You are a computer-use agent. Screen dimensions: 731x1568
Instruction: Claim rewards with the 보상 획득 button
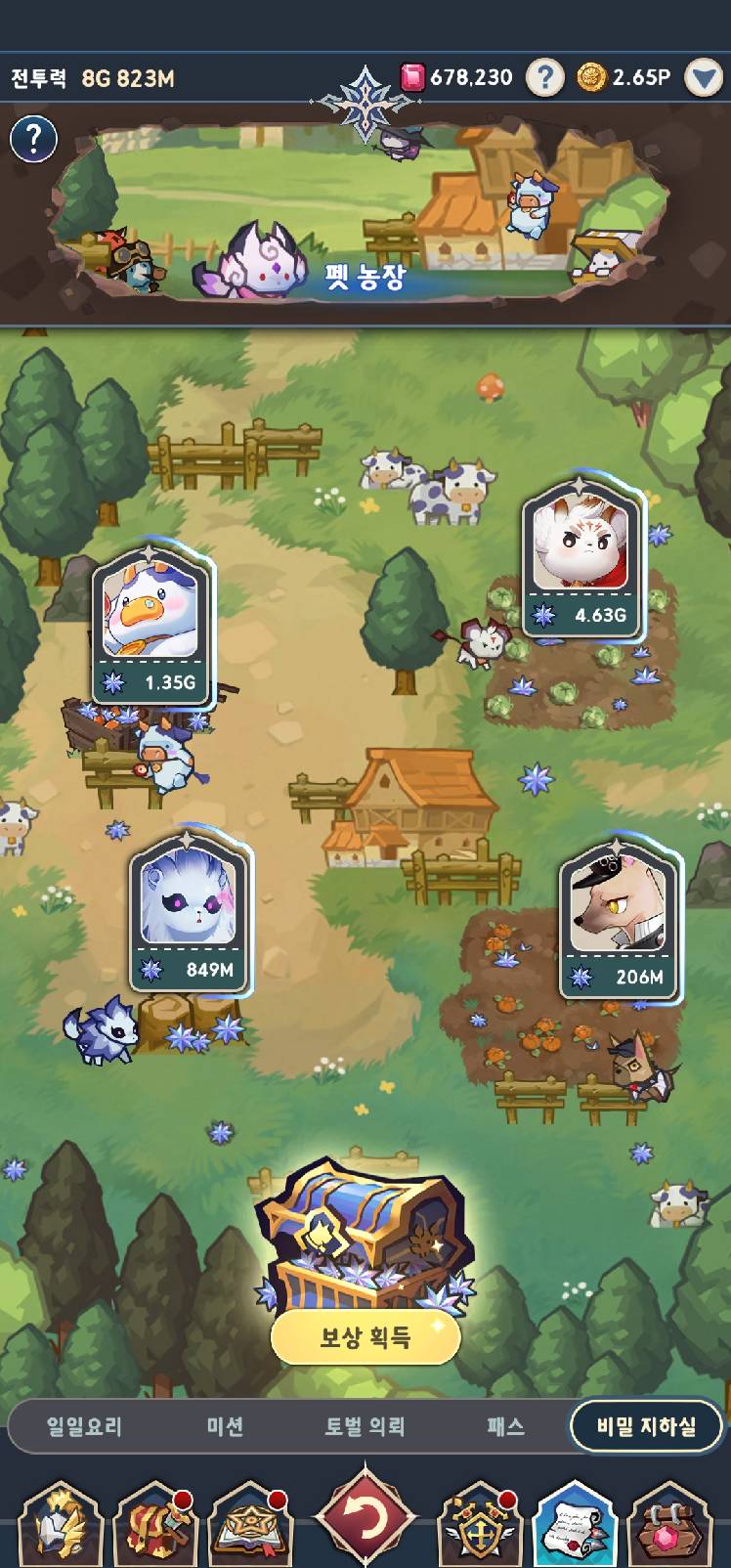(365, 1337)
